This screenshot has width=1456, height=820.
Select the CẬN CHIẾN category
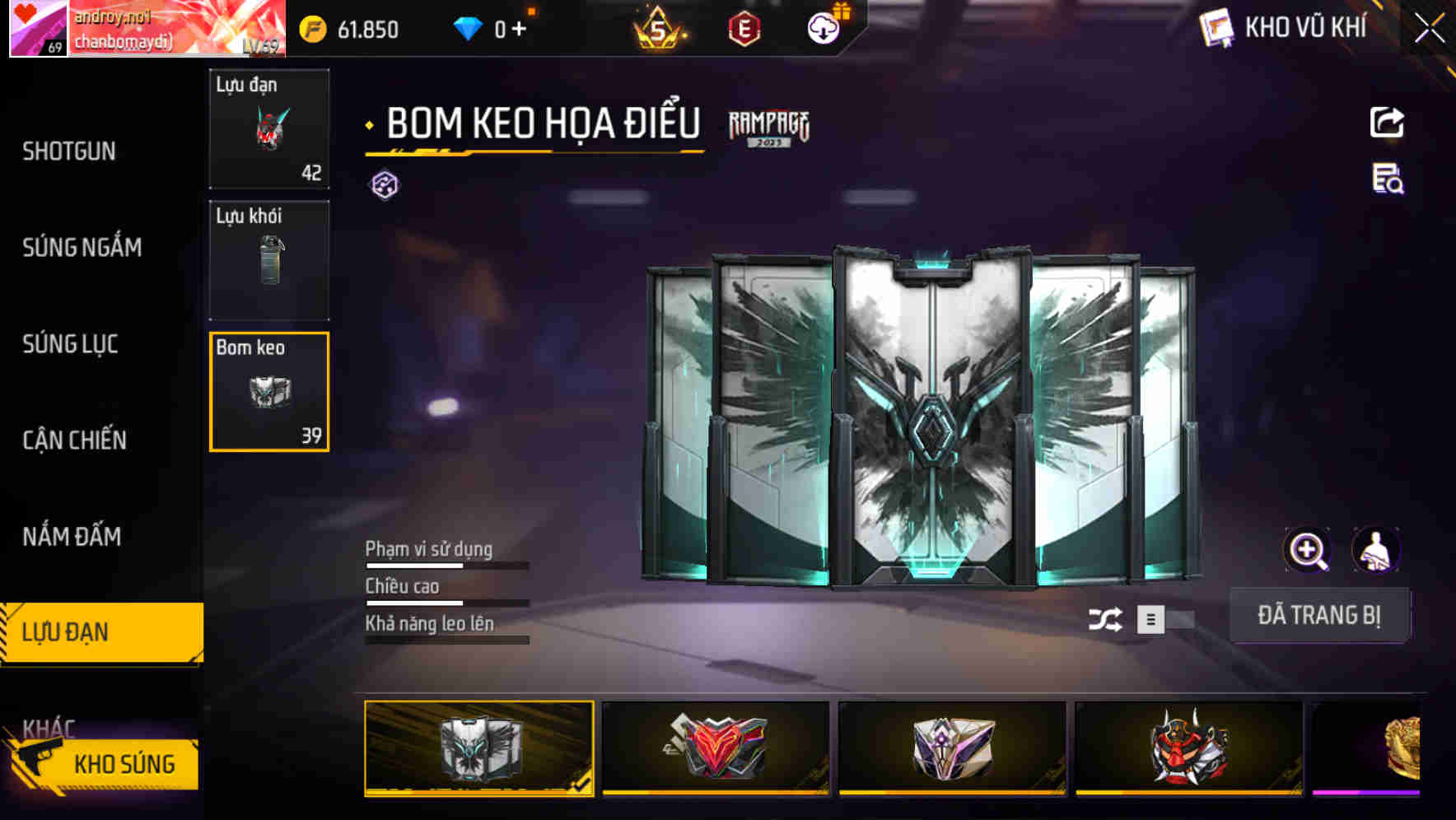tap(74, 440)
